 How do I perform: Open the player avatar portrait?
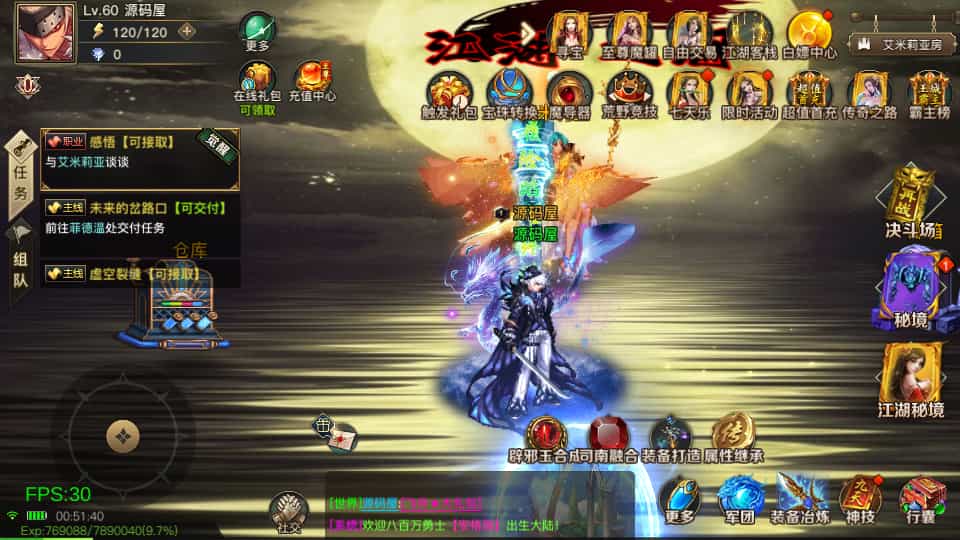click(45, 32)
